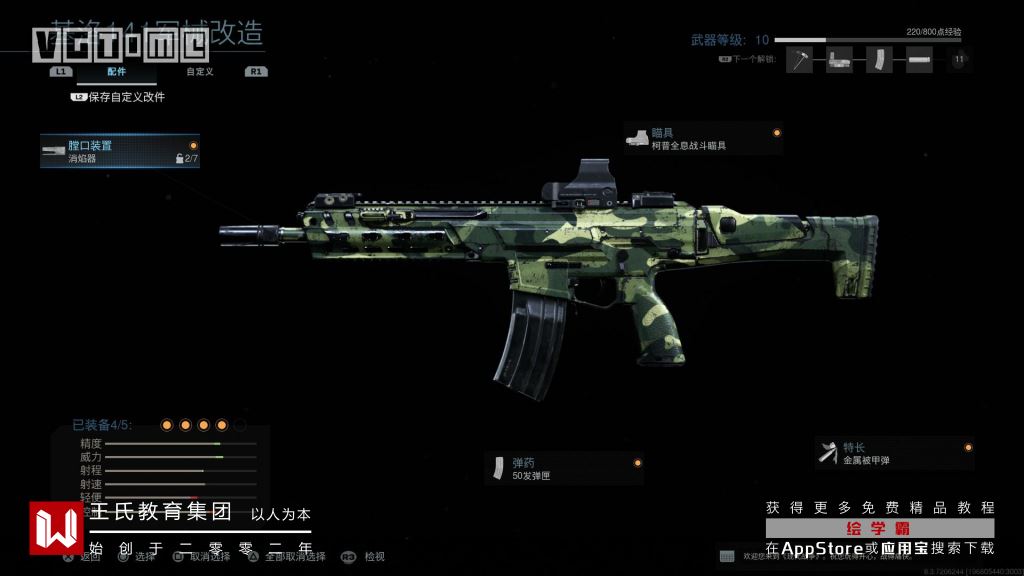Inspect the suppressor unlock reward icon
Image resolution: width=1024 pixels, height=576 pixels.
click(x=919, y=60)
